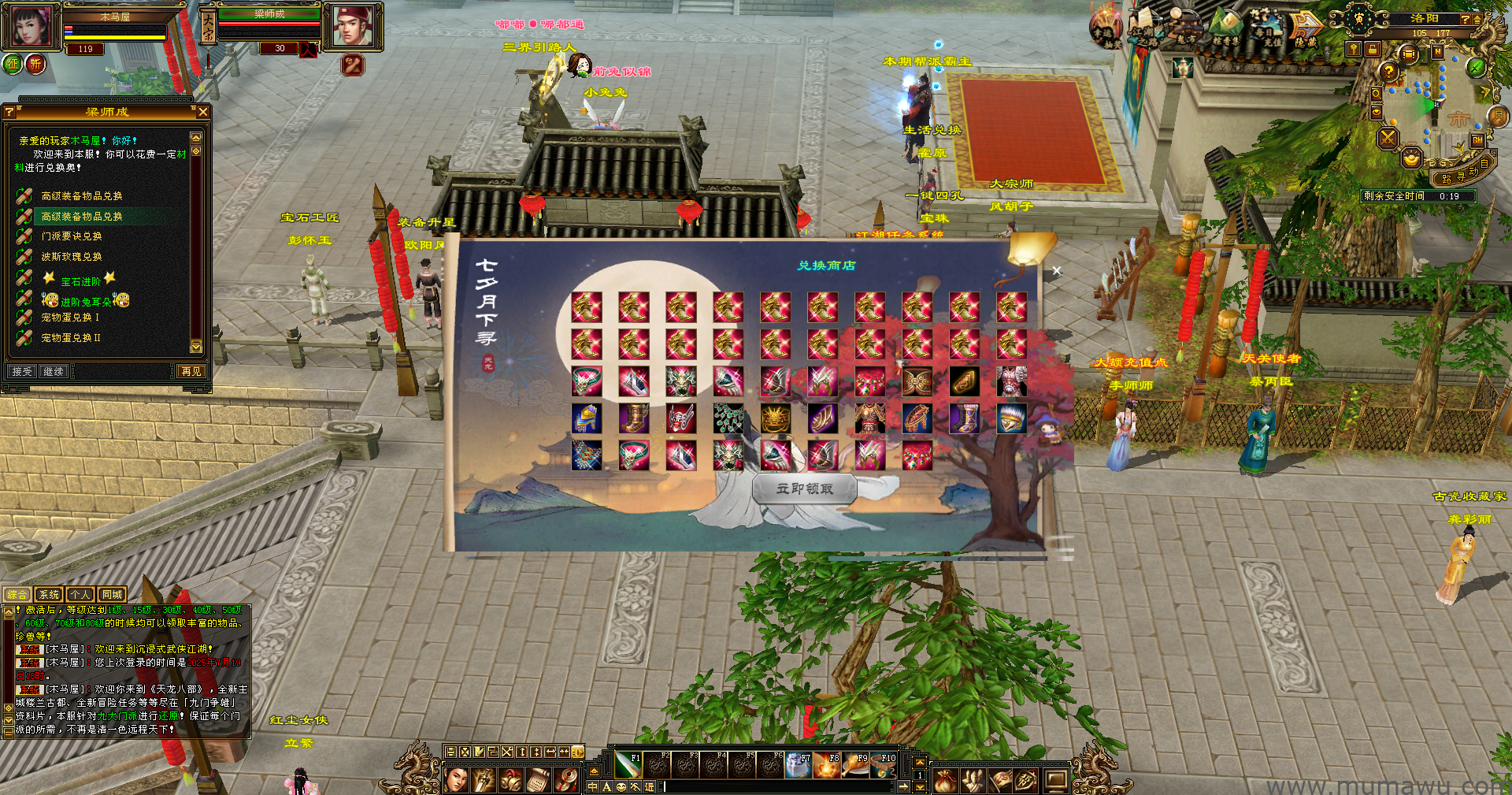The width and height of the screenshot is (1512, 795).
Task: Open the 每日充值 daily recharge event
Action: (x=1266, y=29)
